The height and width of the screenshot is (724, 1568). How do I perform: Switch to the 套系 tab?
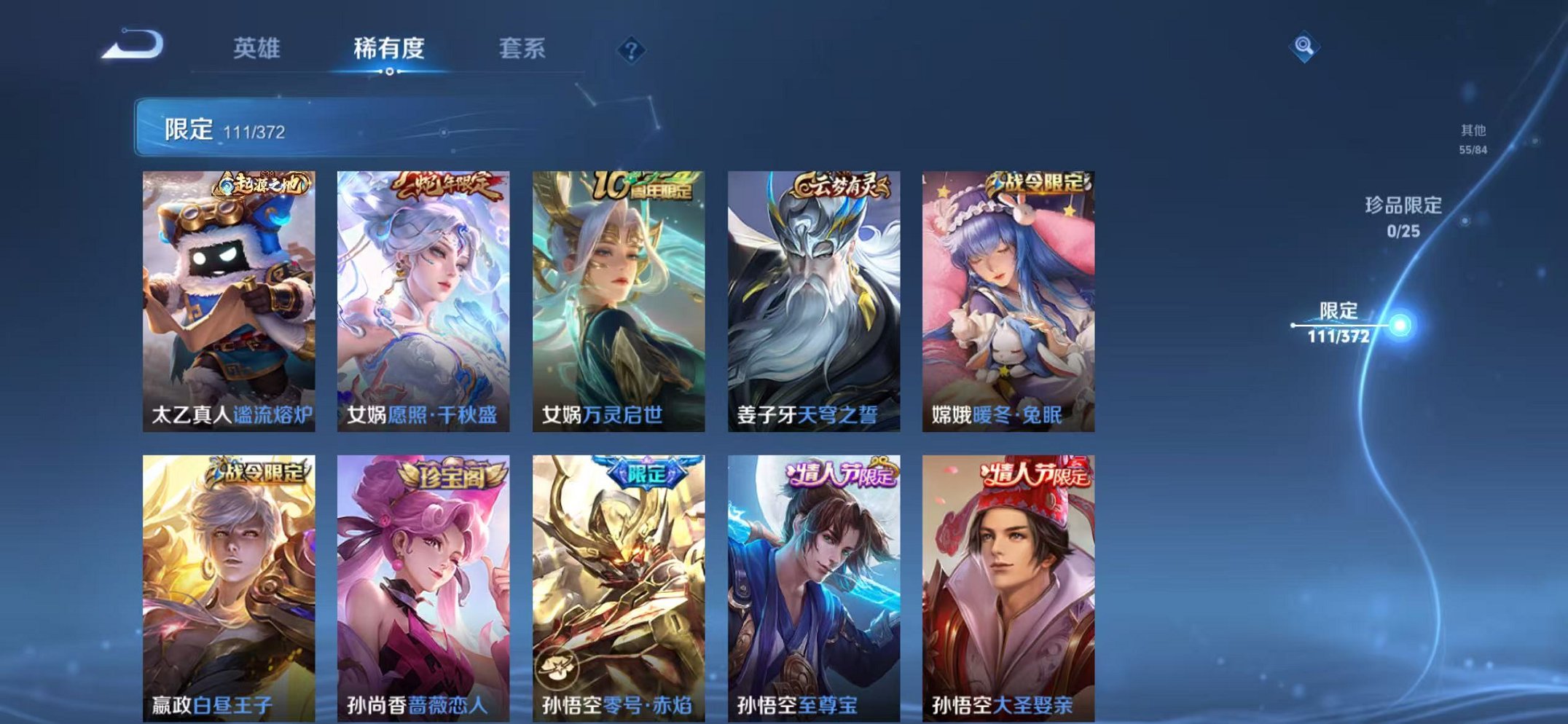click(x=522, y=48)
